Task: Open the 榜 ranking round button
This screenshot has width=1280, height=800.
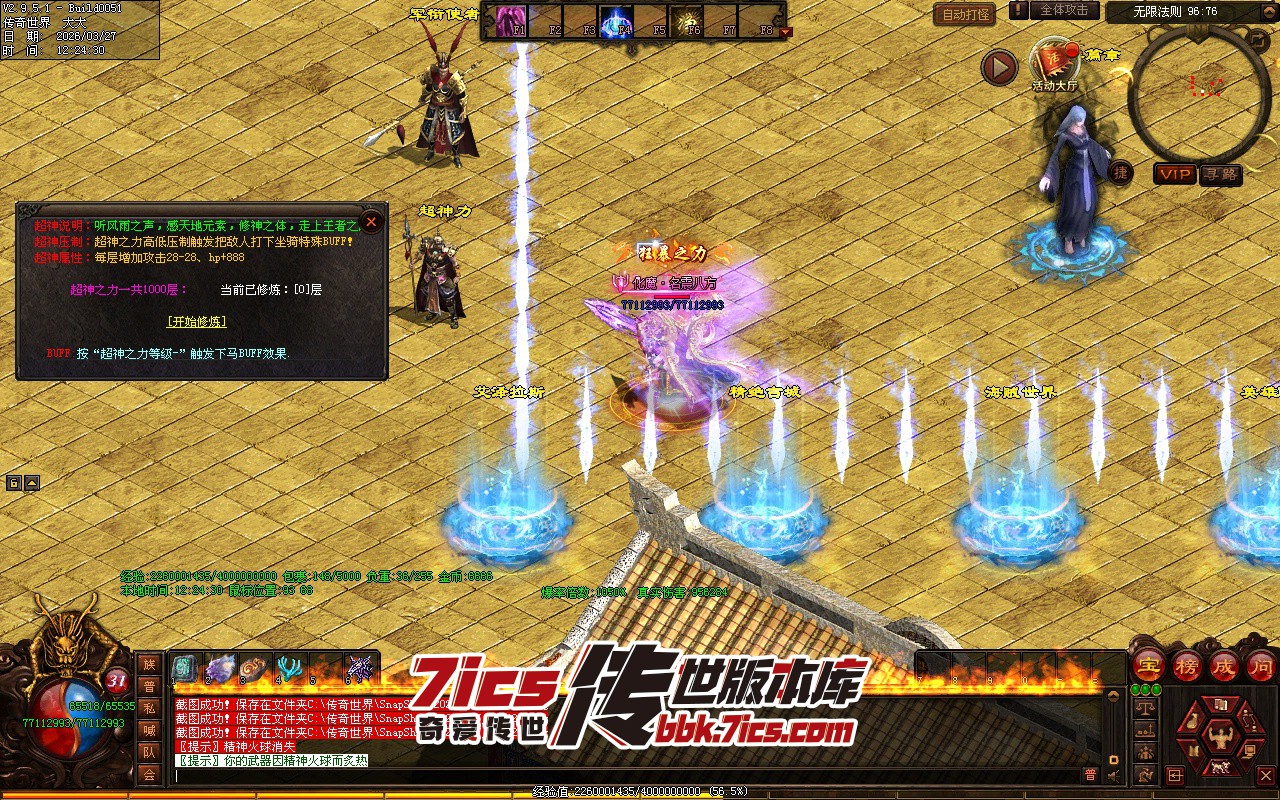Action: click(1187, 666)
